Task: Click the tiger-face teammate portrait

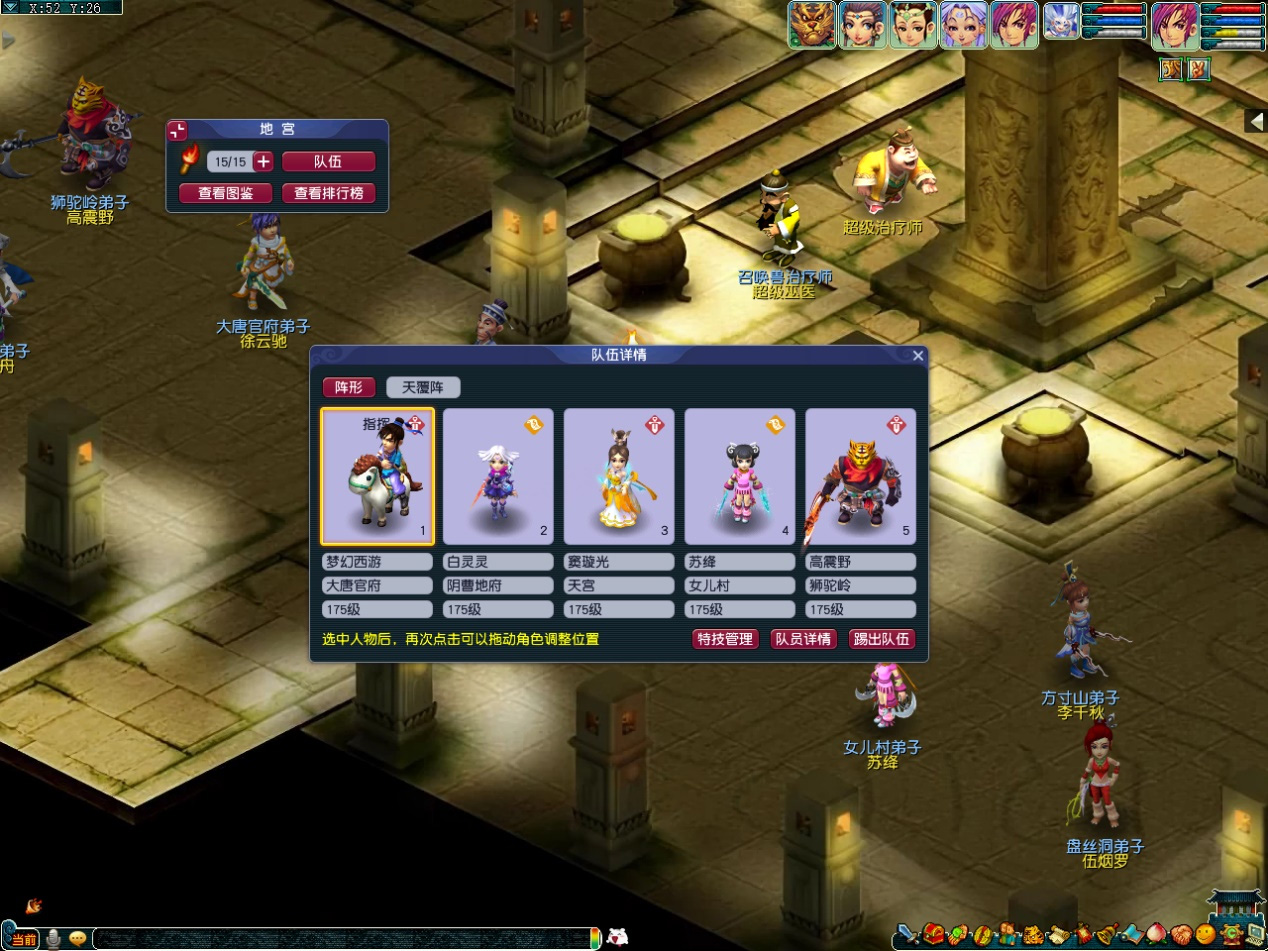Action: (812, 25)
